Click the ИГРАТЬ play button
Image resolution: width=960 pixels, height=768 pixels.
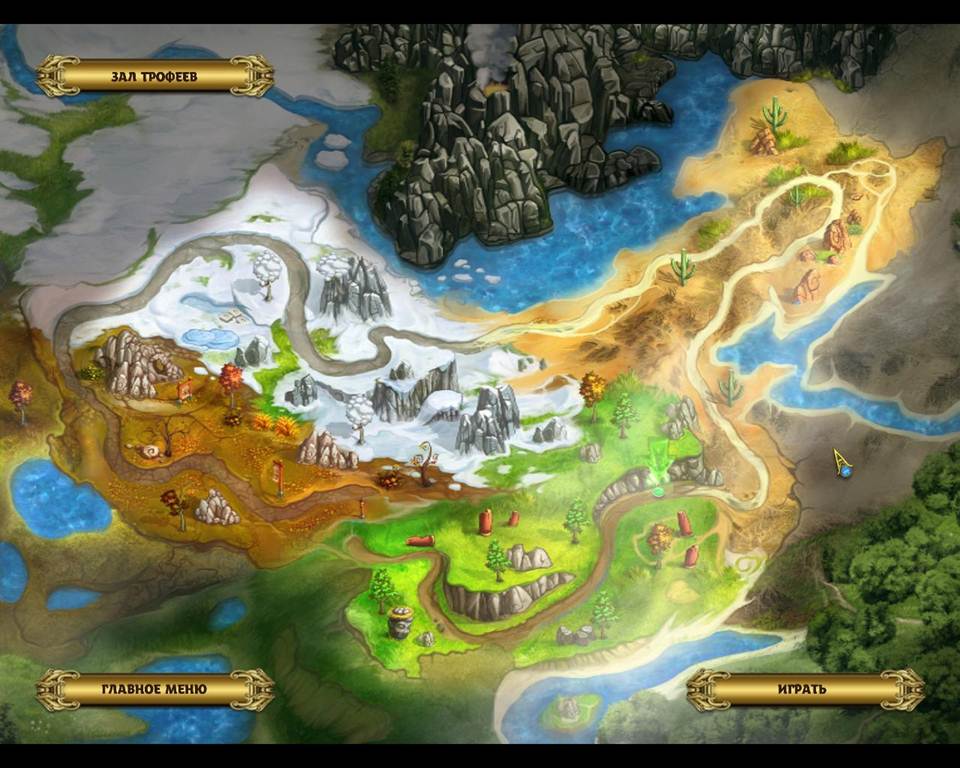click(x=804, y=689)
